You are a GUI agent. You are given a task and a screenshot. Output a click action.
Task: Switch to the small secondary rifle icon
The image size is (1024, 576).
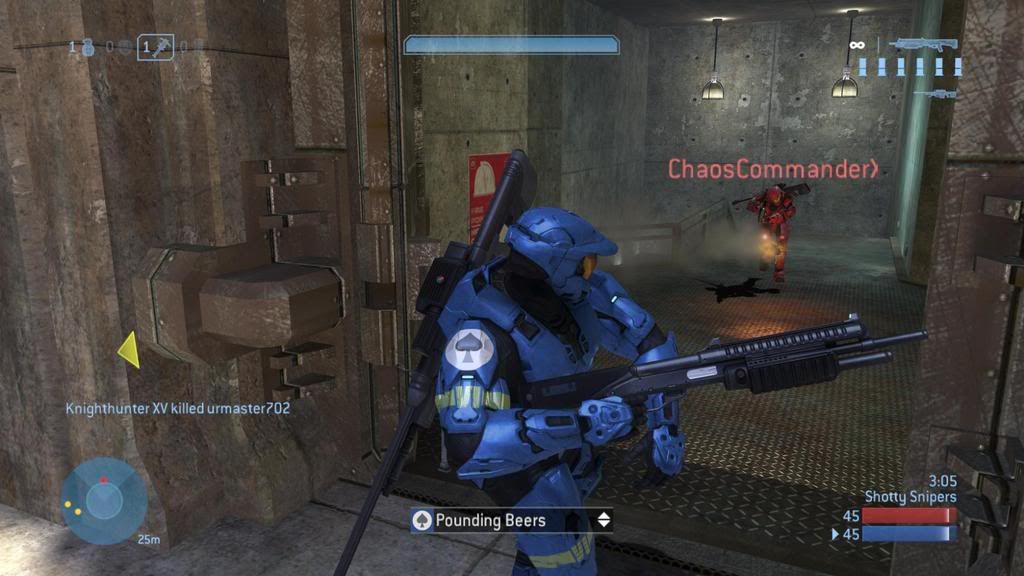tap(940, 93)
